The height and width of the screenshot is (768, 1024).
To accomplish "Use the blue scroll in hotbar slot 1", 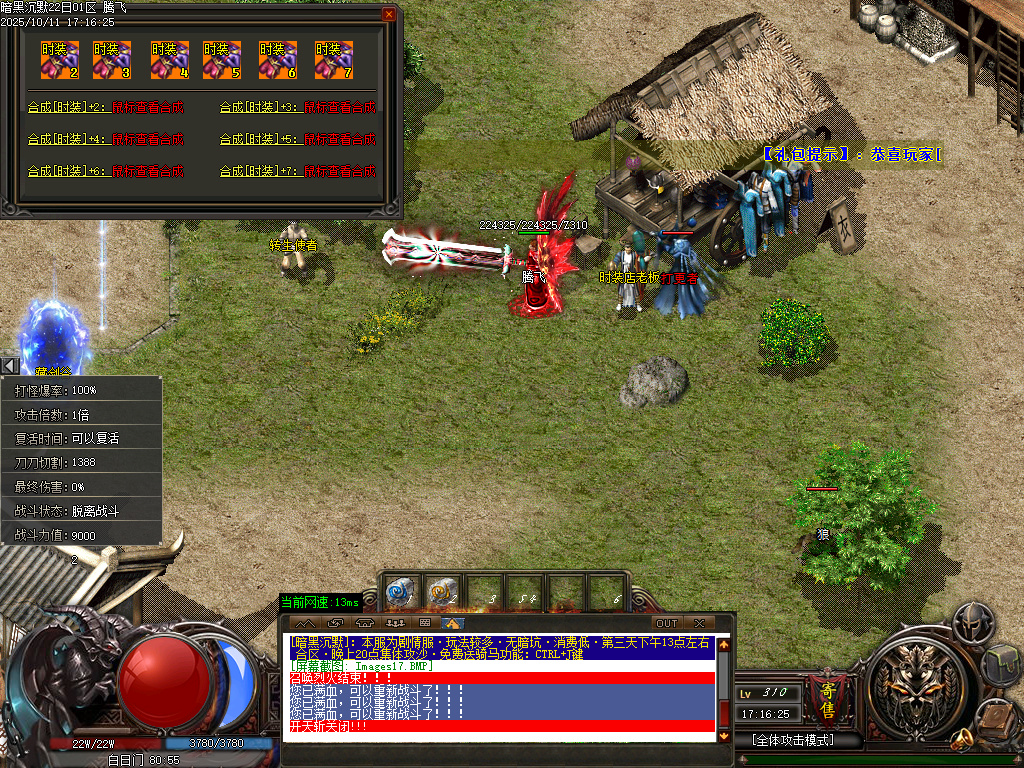I will tap(400, 592).
